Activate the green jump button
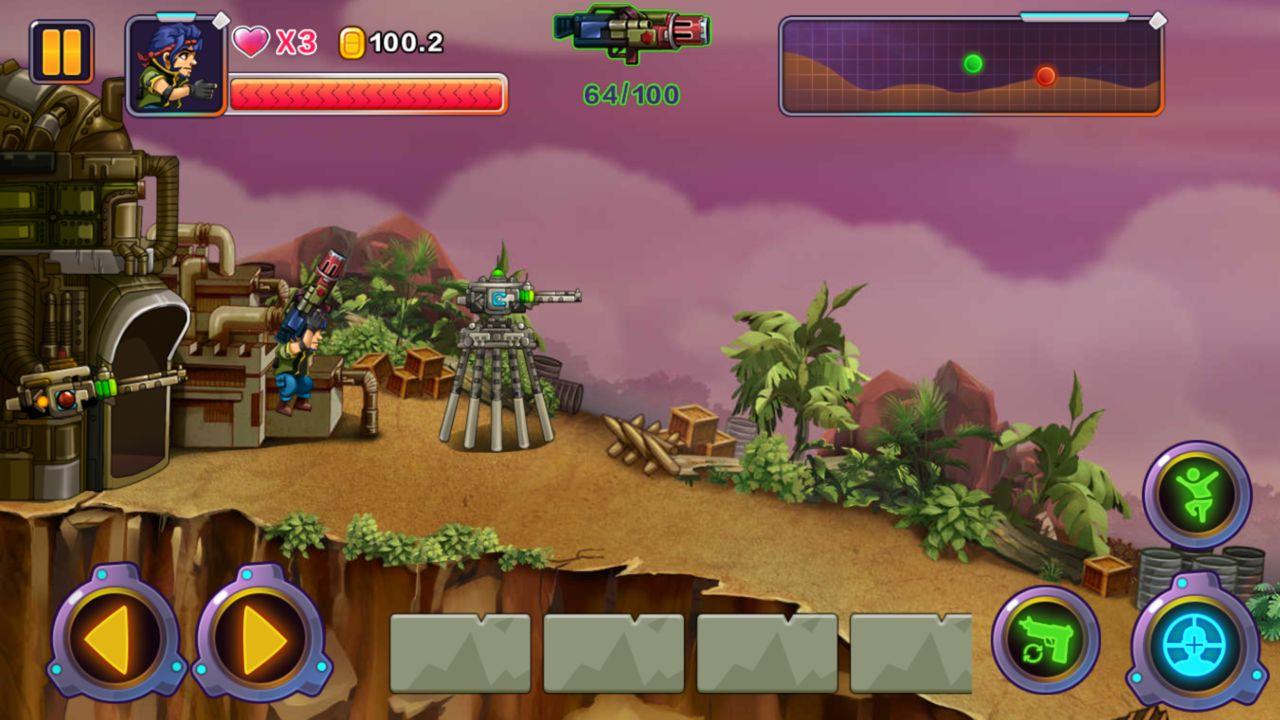 (1197, 495)
